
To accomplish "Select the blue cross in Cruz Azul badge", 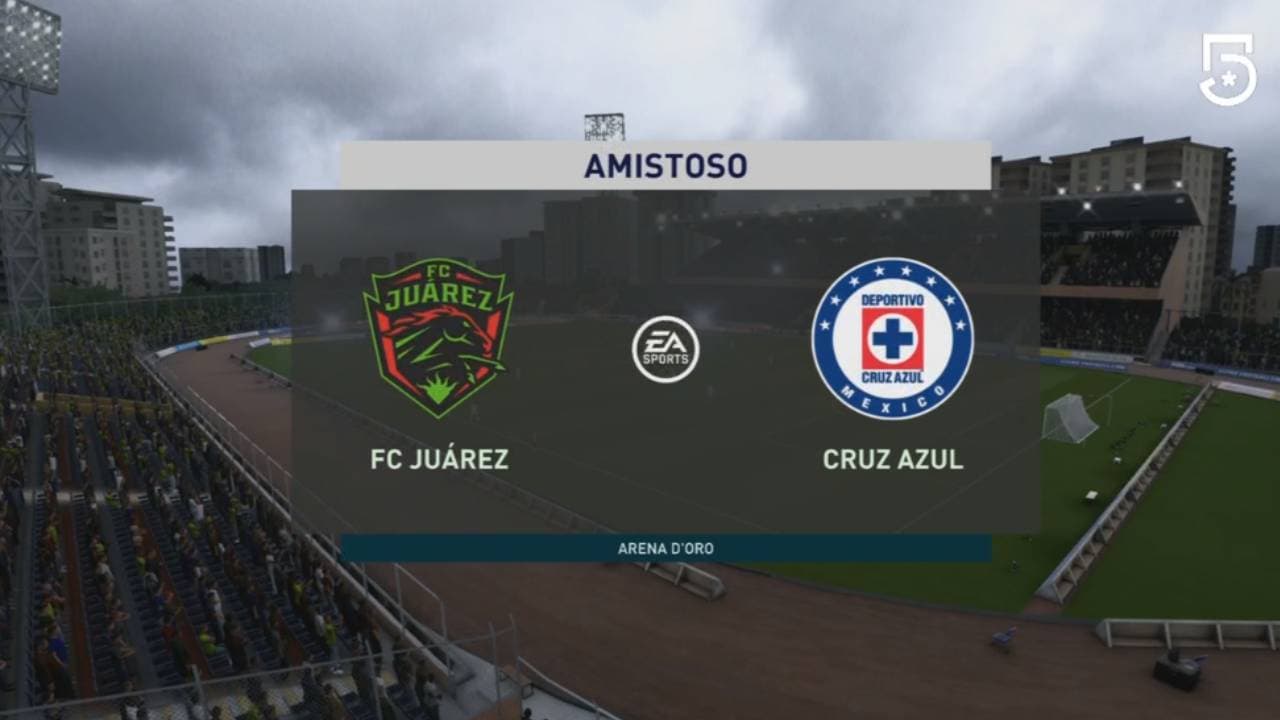I will pos(895,340).
